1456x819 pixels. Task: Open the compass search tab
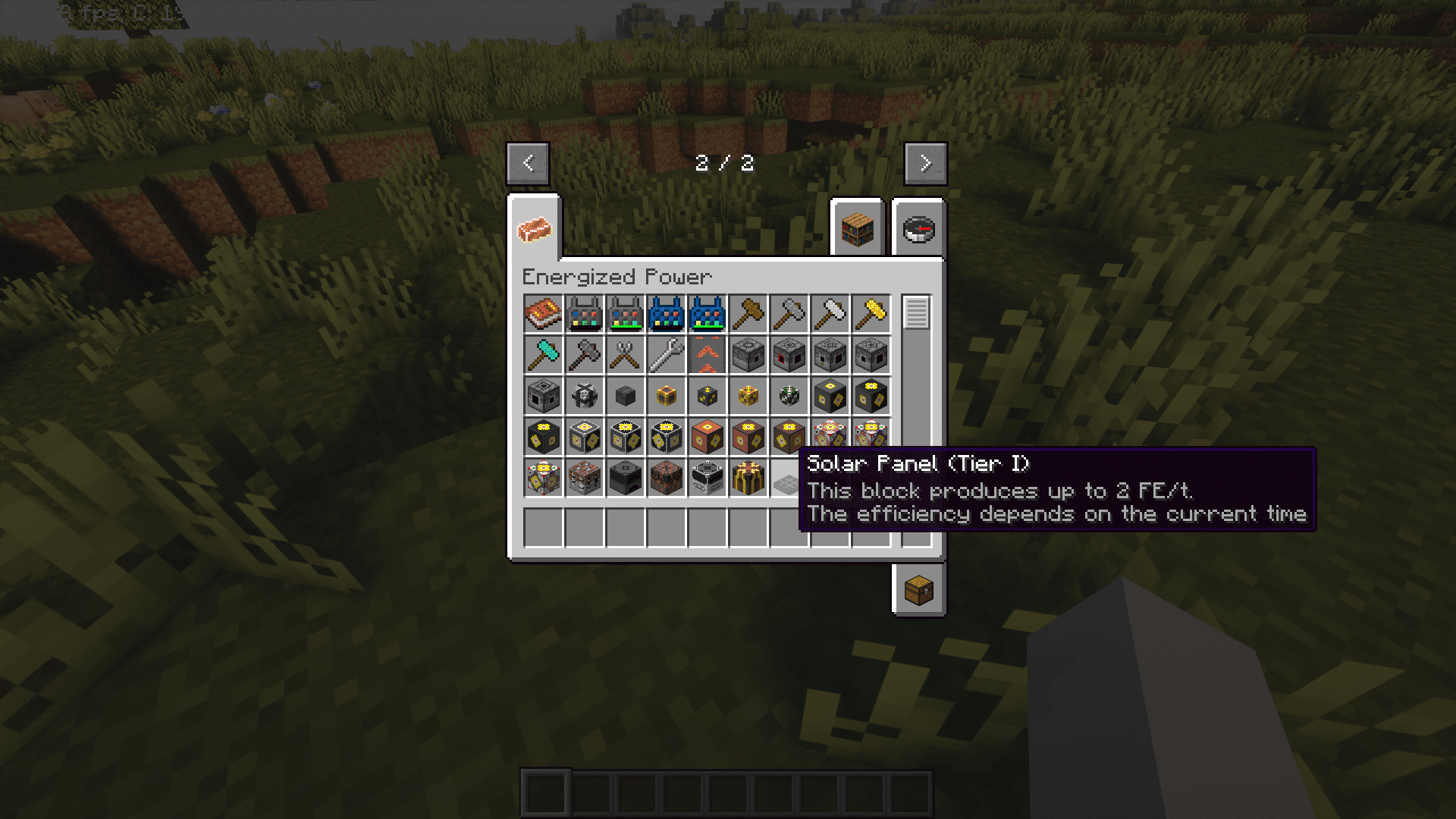pyautogui.click(x=918, y=229)
